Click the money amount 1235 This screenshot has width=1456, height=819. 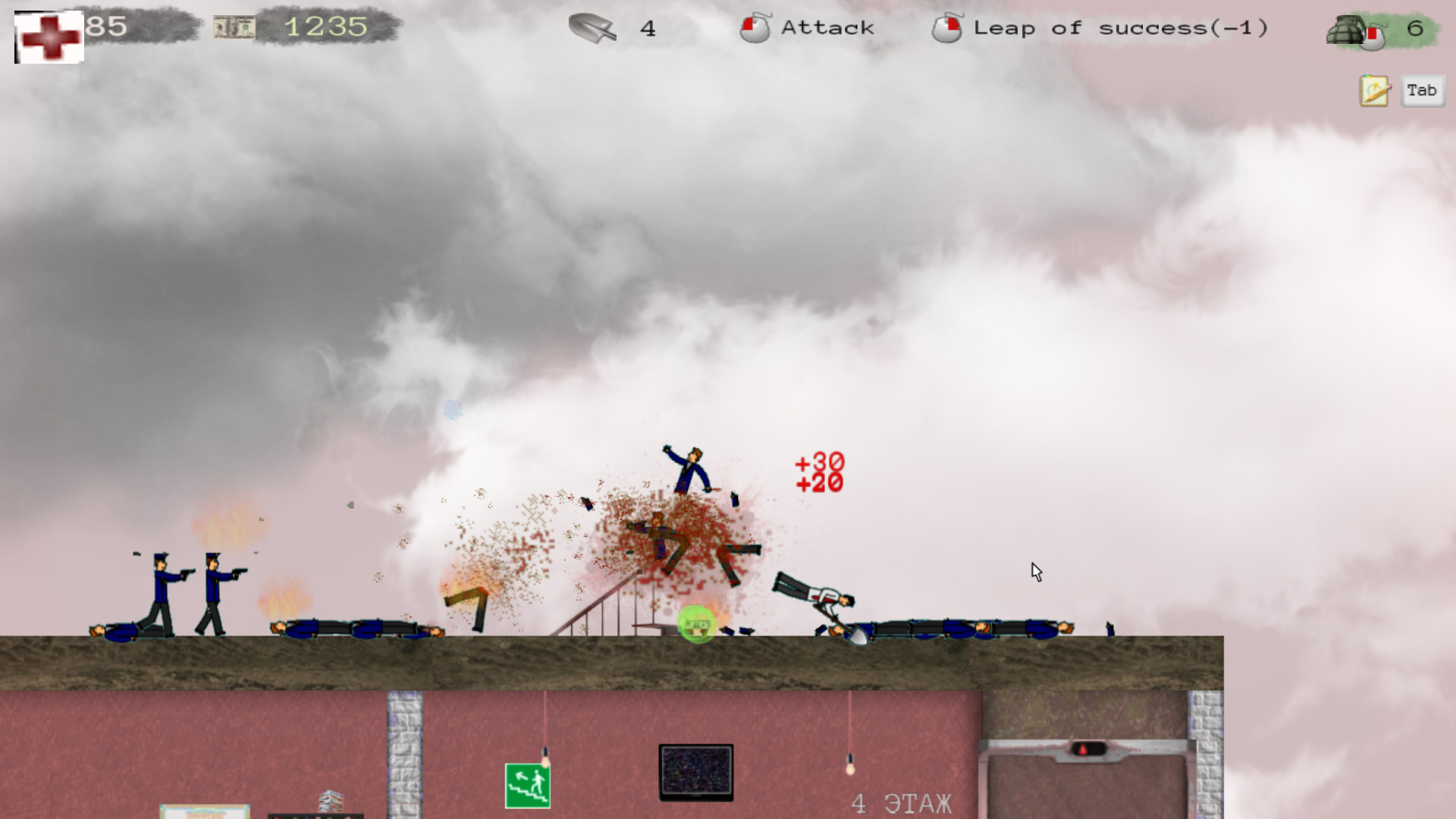tap(325, 27)
